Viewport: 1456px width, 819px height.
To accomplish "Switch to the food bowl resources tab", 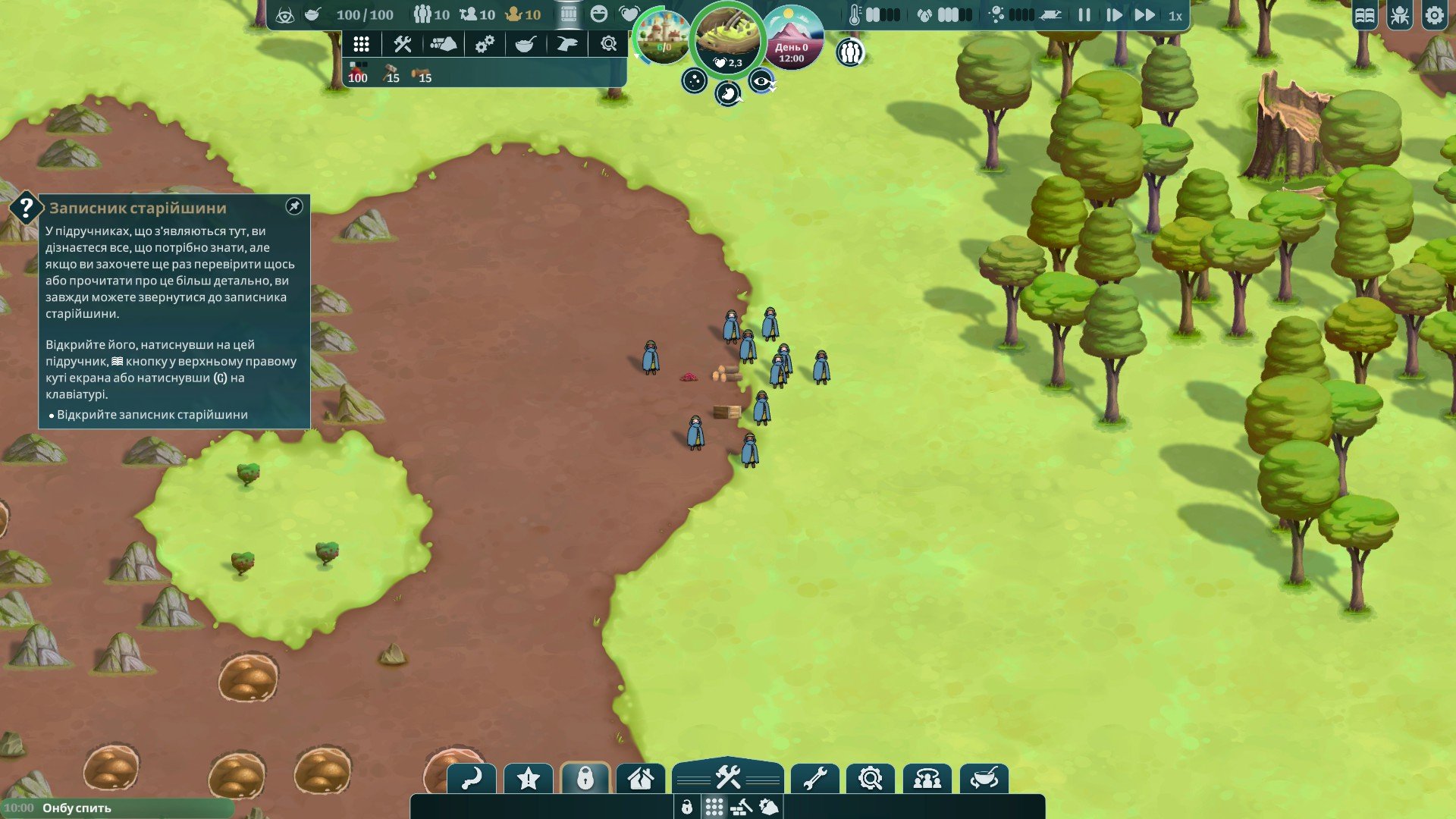I will click(x=526, y=44).
